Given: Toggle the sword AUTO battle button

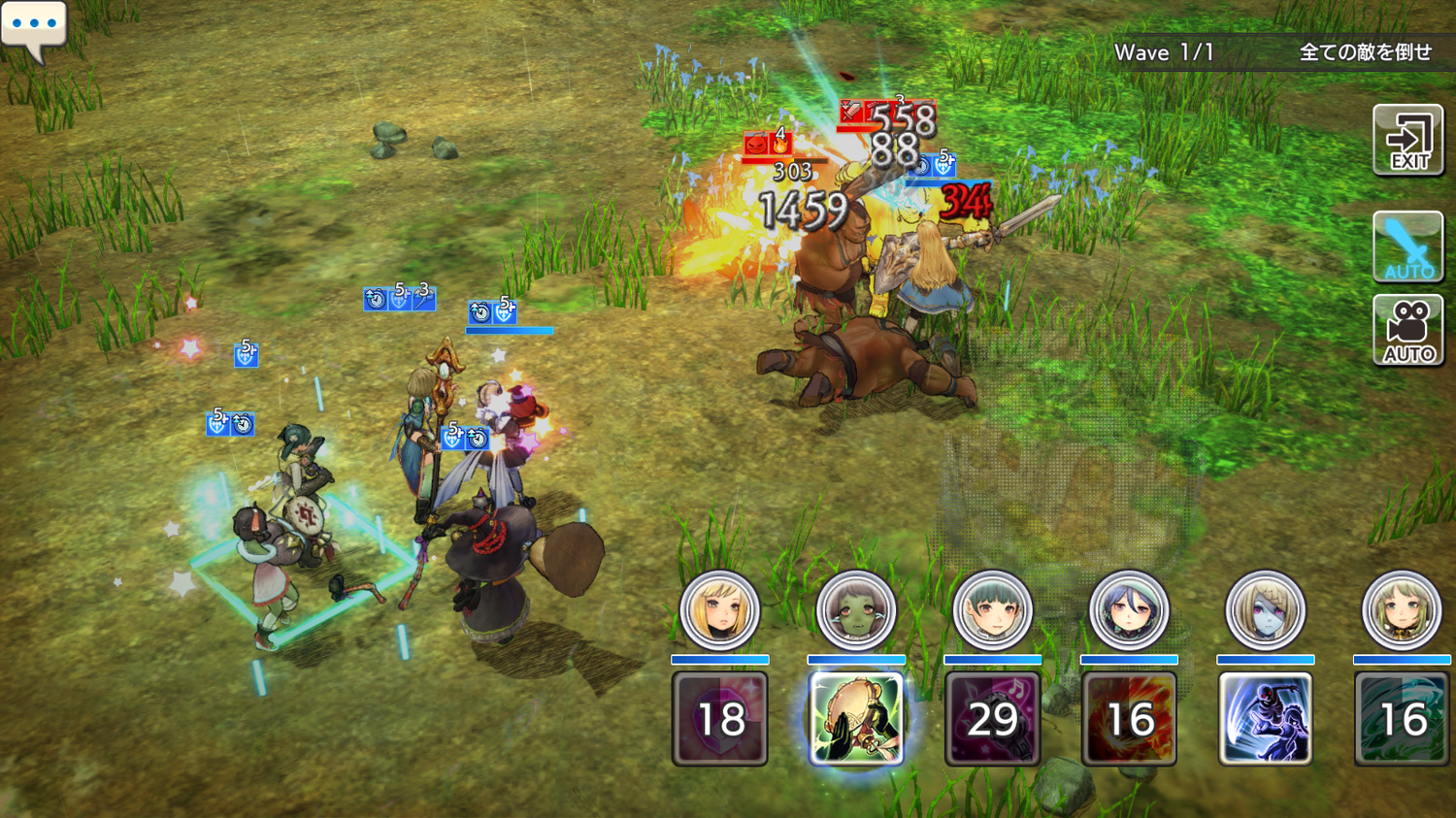Looking at the screenshot, I should click(1407, 246).
